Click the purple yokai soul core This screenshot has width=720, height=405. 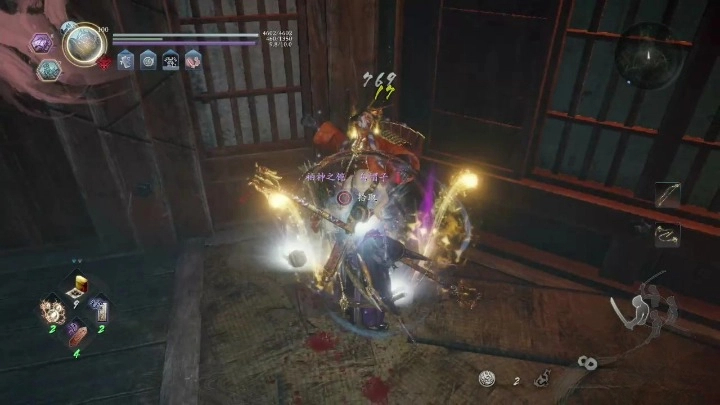pyautogui.click(x=41, y=43)
